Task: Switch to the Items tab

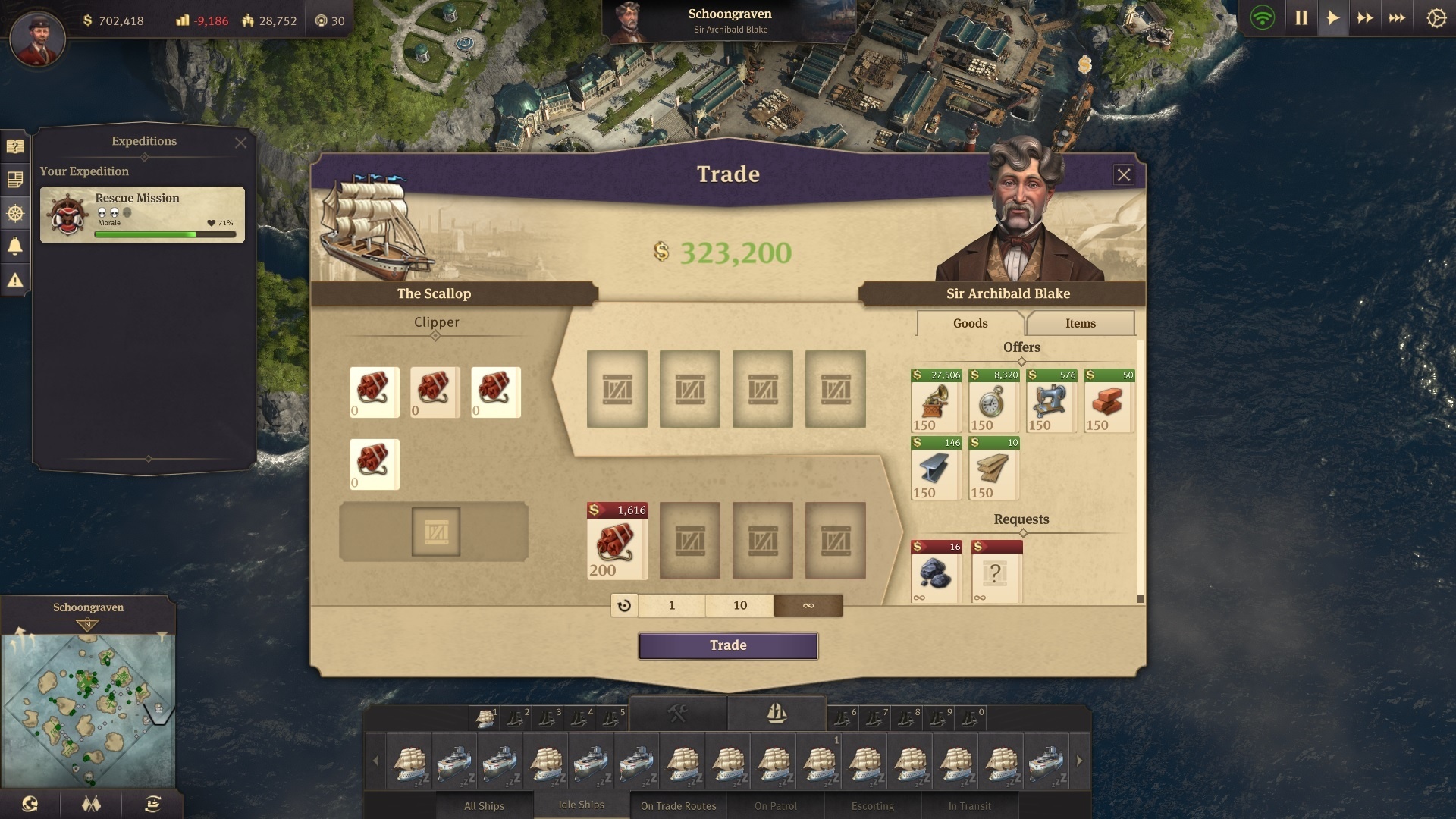Action: (x=1080, y=323)
